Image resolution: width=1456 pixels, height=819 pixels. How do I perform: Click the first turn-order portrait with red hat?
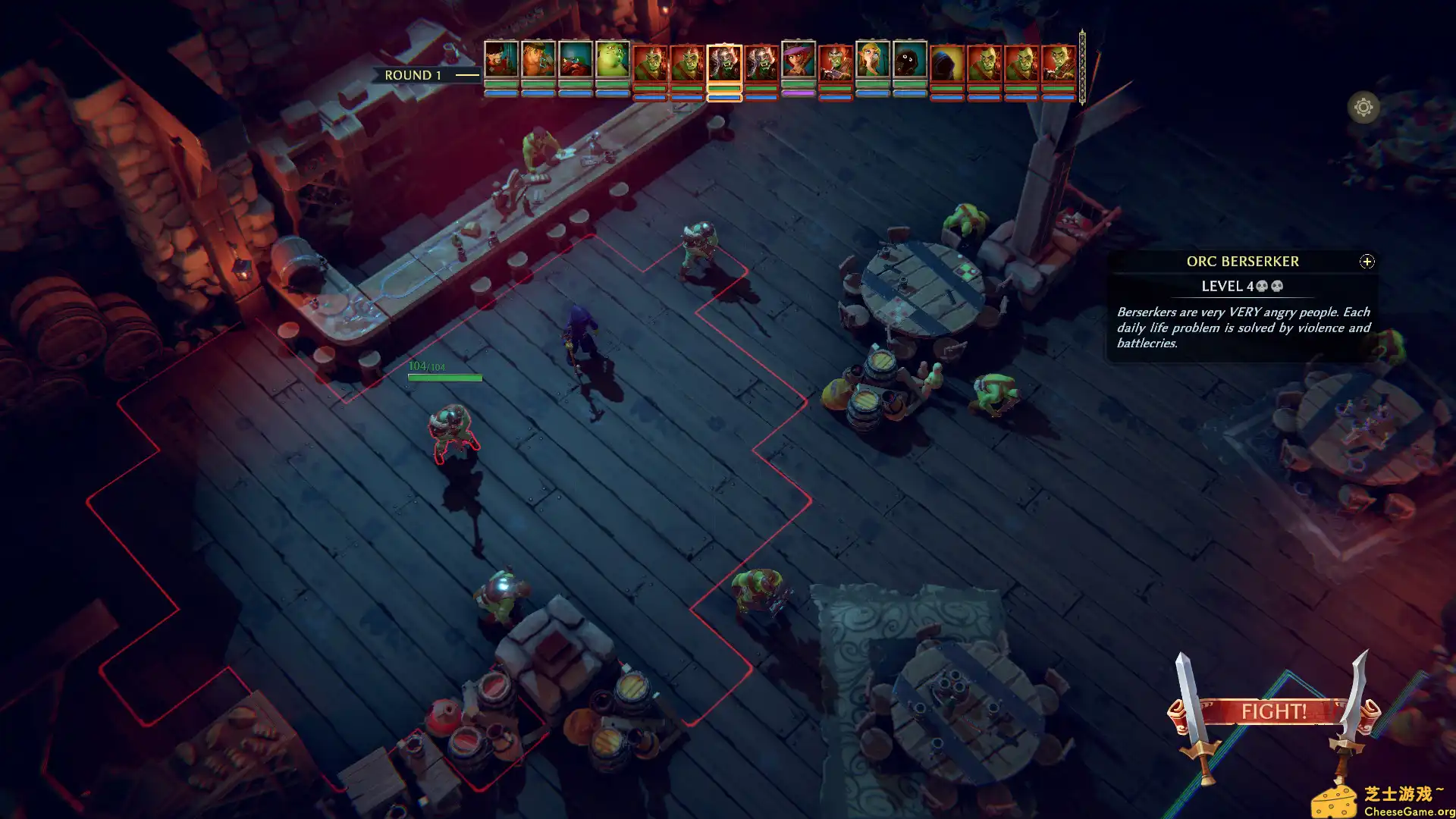coord(501,59)
